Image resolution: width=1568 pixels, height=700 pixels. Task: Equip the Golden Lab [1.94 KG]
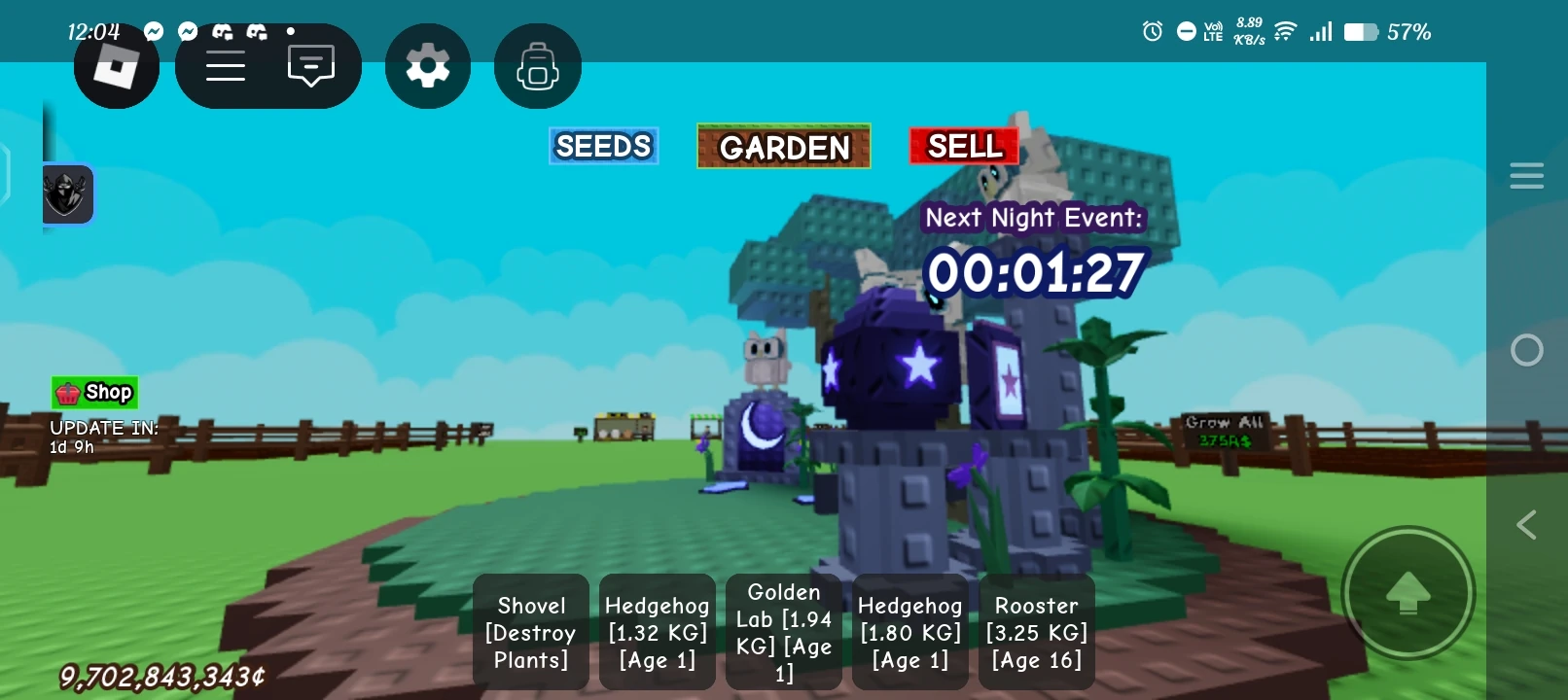(x=783, y=632)
